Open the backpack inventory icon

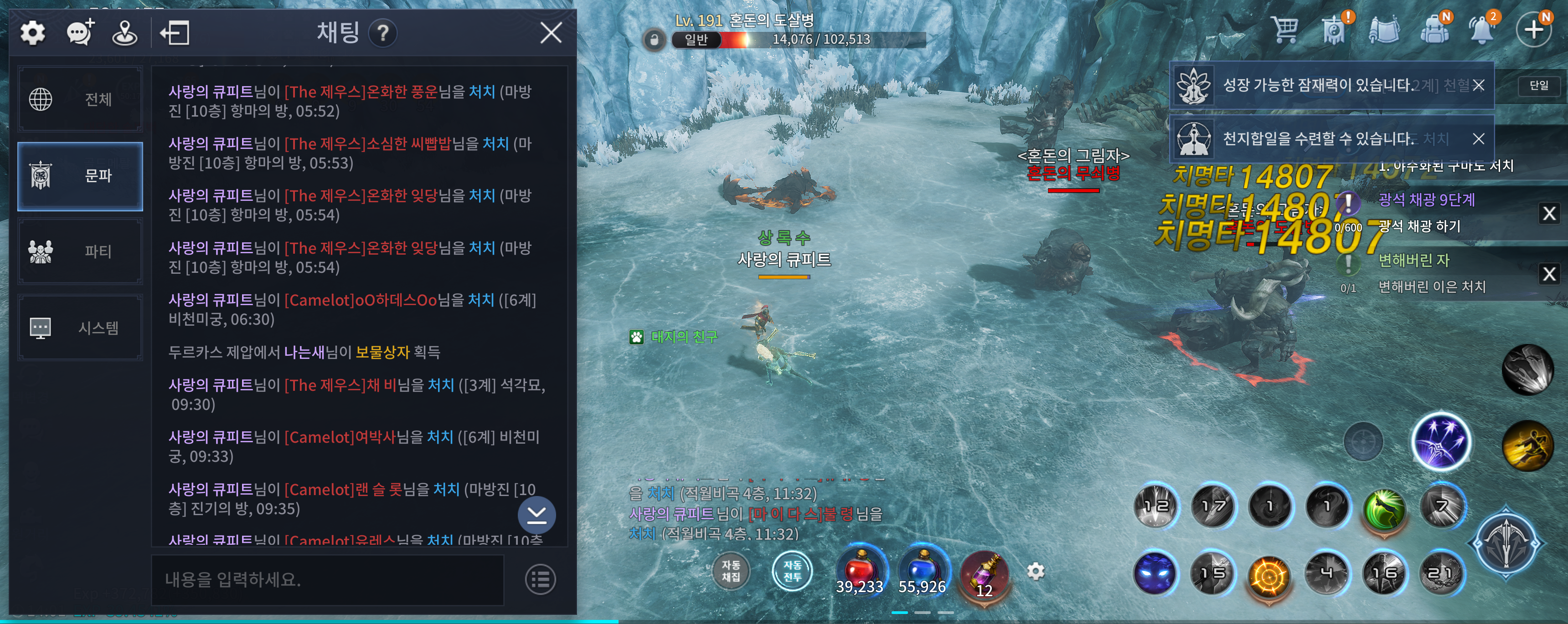1434,29
